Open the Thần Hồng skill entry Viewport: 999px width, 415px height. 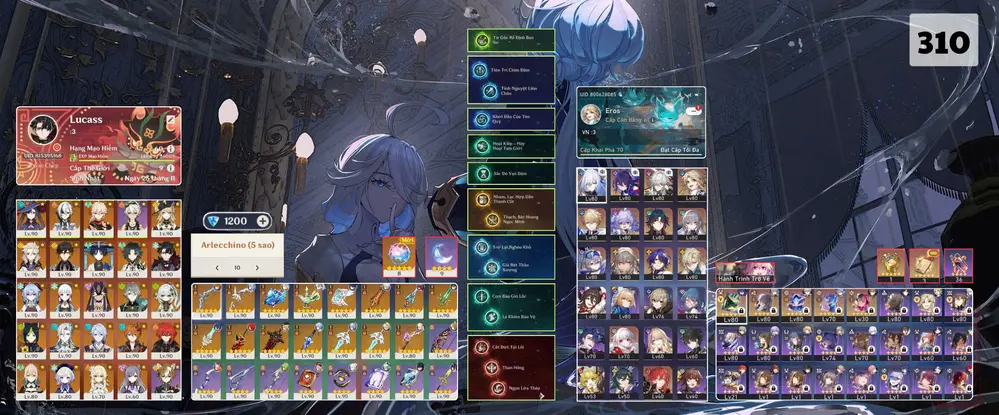[x=511, y=366]
